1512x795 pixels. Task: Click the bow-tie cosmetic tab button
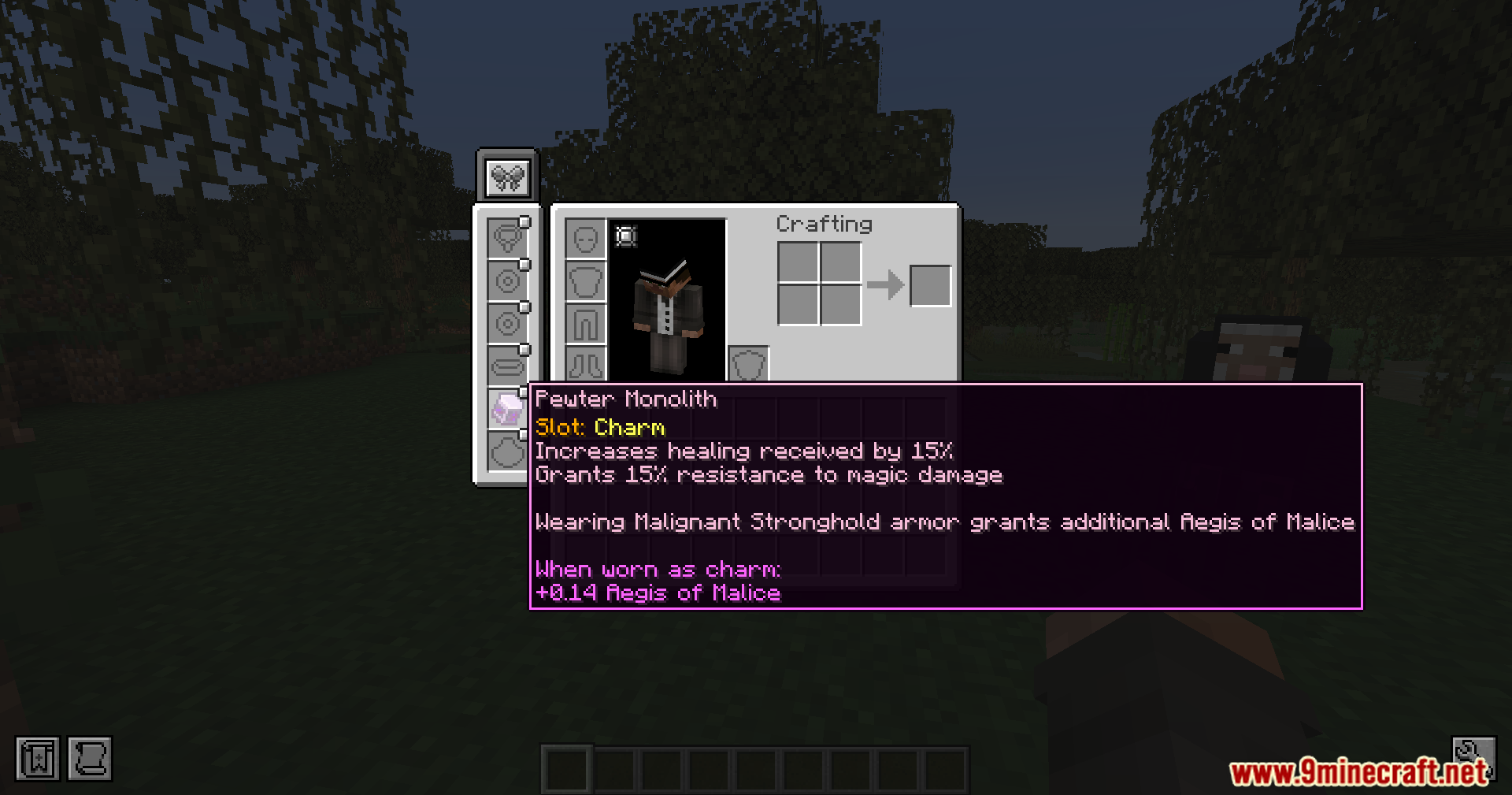pos(508,176)
